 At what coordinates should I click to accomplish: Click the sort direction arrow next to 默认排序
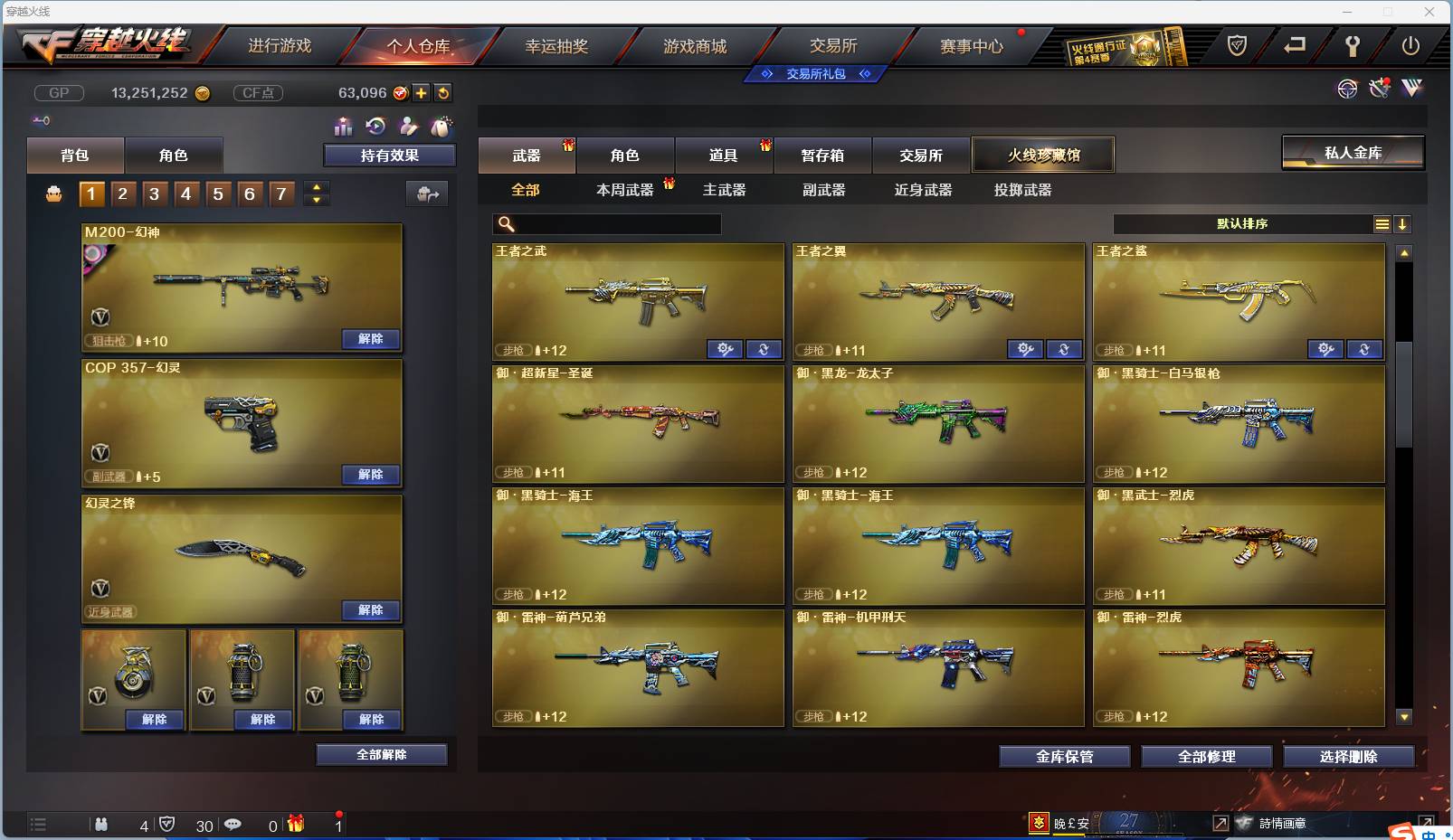[x=1403, y=223]
